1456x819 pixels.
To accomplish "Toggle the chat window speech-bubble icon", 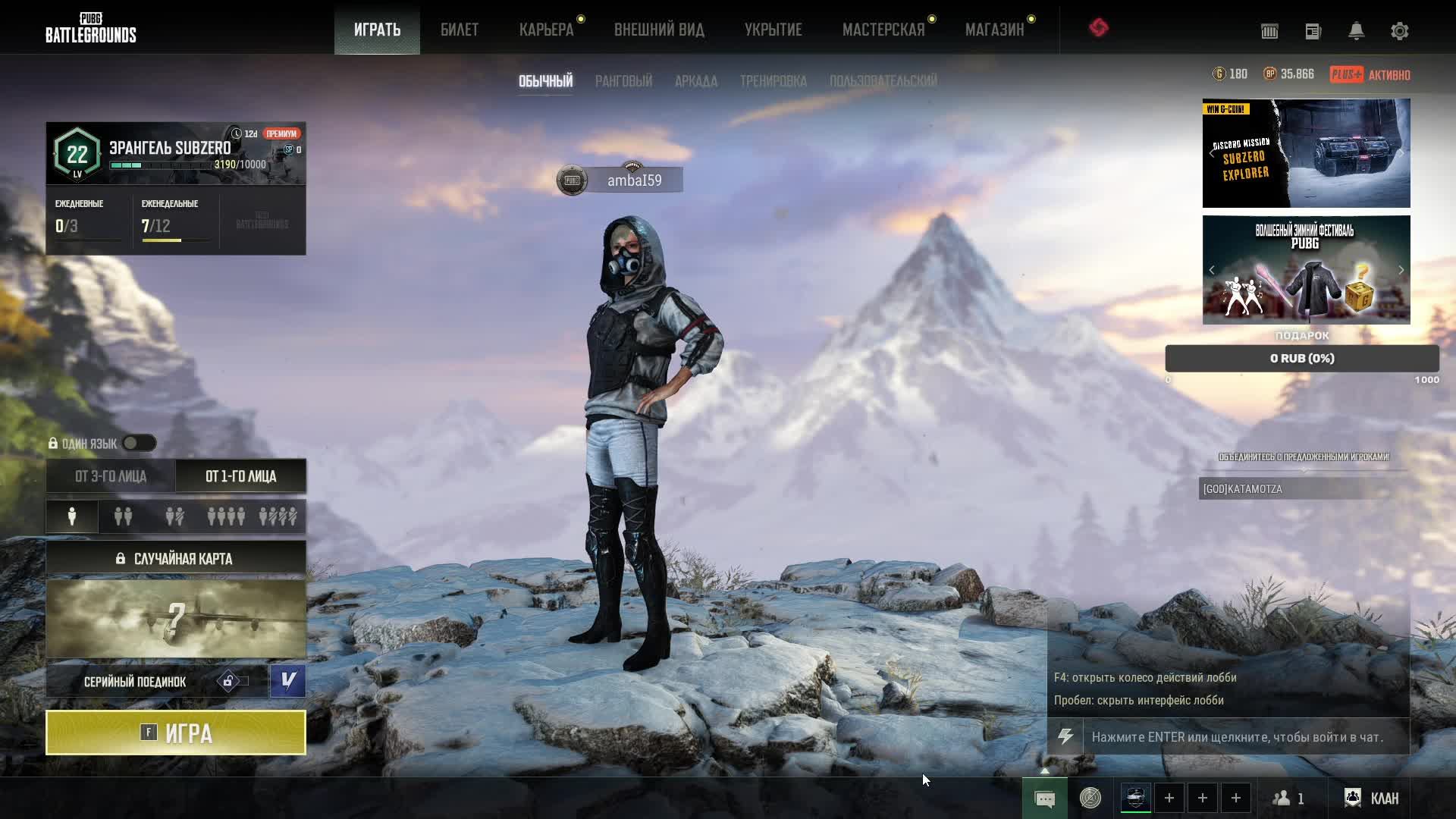I will [x=1044, y=799].
